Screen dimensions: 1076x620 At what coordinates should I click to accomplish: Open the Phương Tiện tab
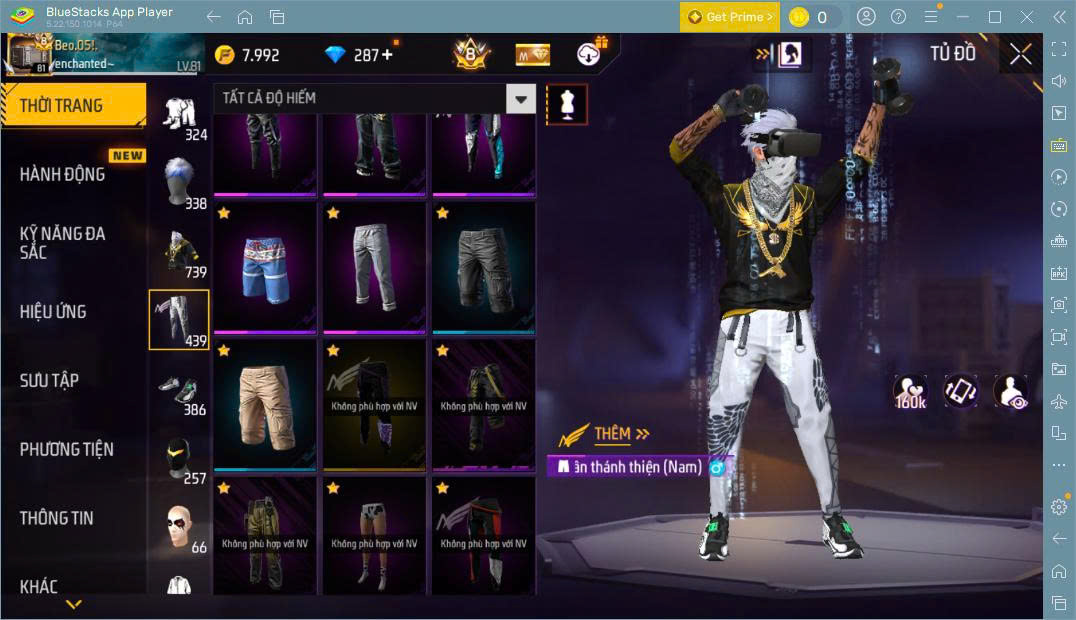point(67,449)
